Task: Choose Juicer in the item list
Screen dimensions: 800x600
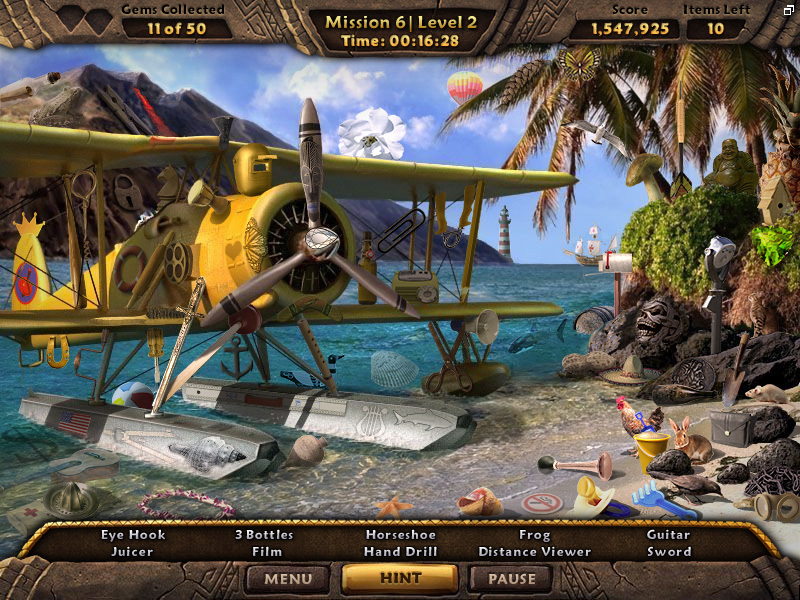Action: click(x=132, y=551)
